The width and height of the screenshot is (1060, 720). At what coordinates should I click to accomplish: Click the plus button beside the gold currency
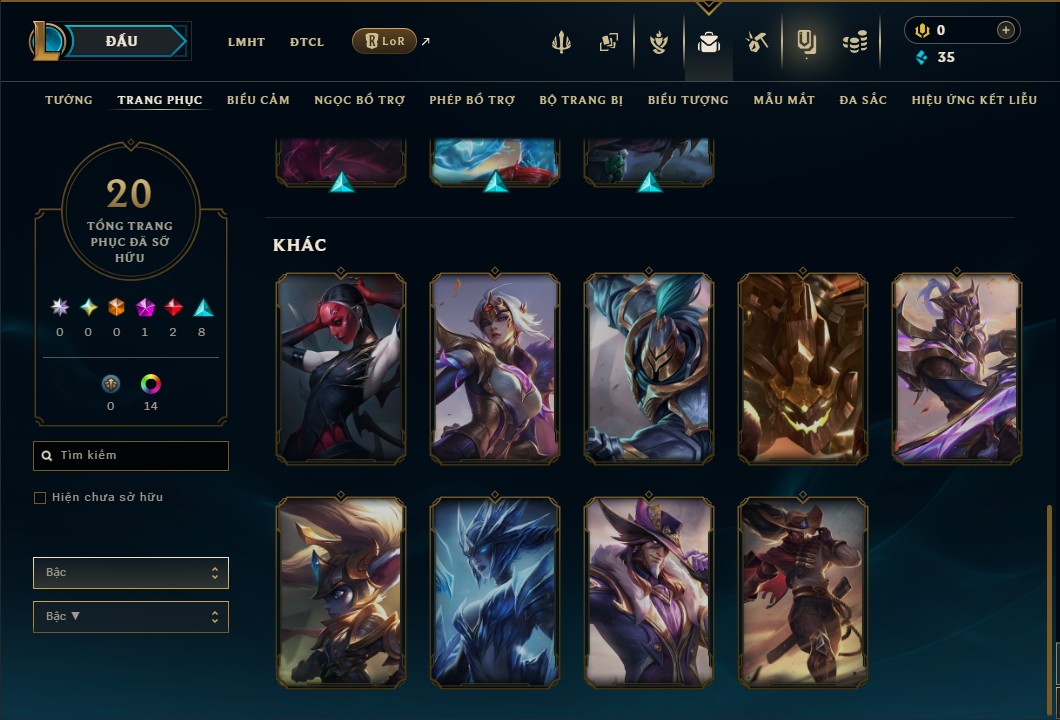(1005, 30)
